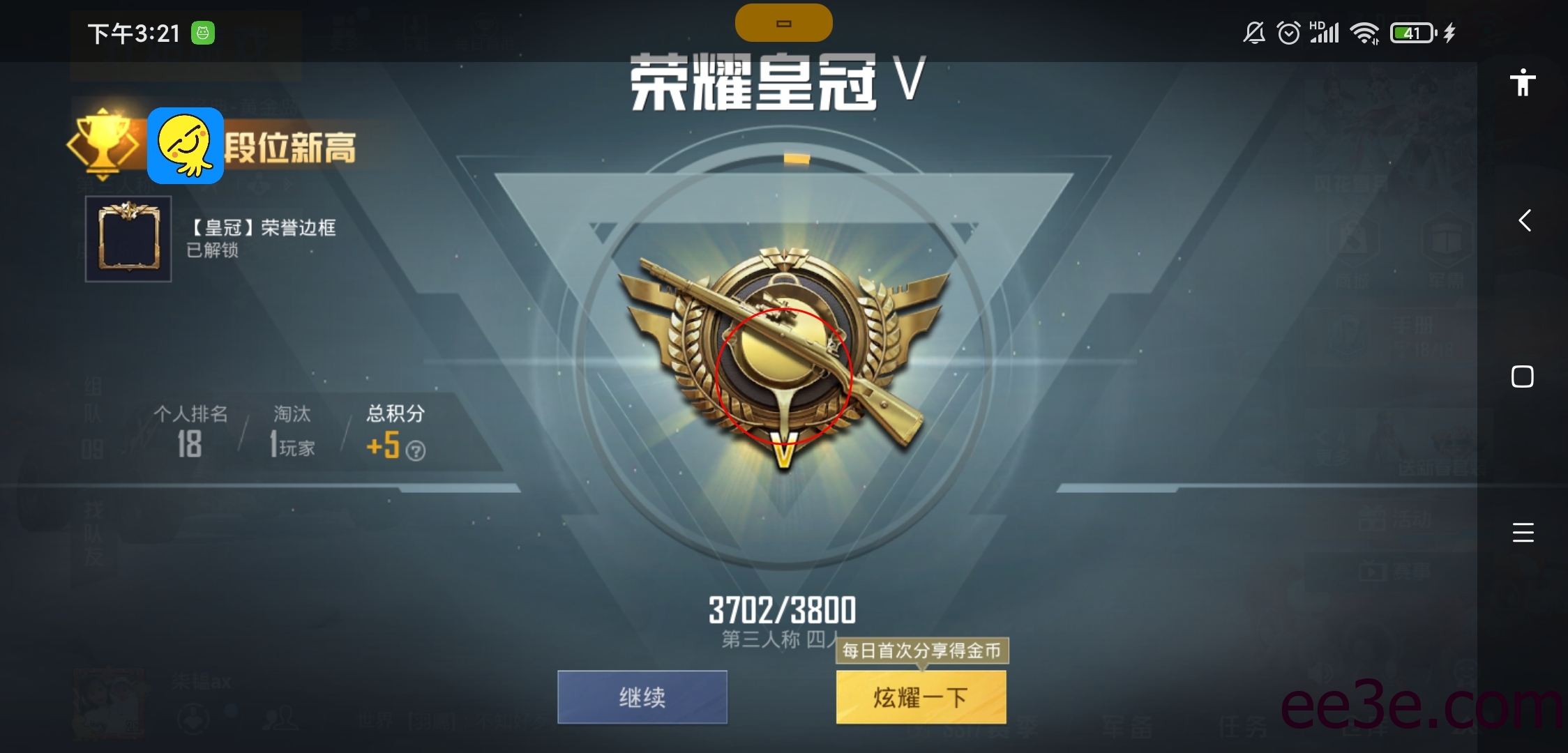Tap the 每日首次分享得金币 tooltip
The width and height of the screenshot is (1568, 753).
coord(922,650)
